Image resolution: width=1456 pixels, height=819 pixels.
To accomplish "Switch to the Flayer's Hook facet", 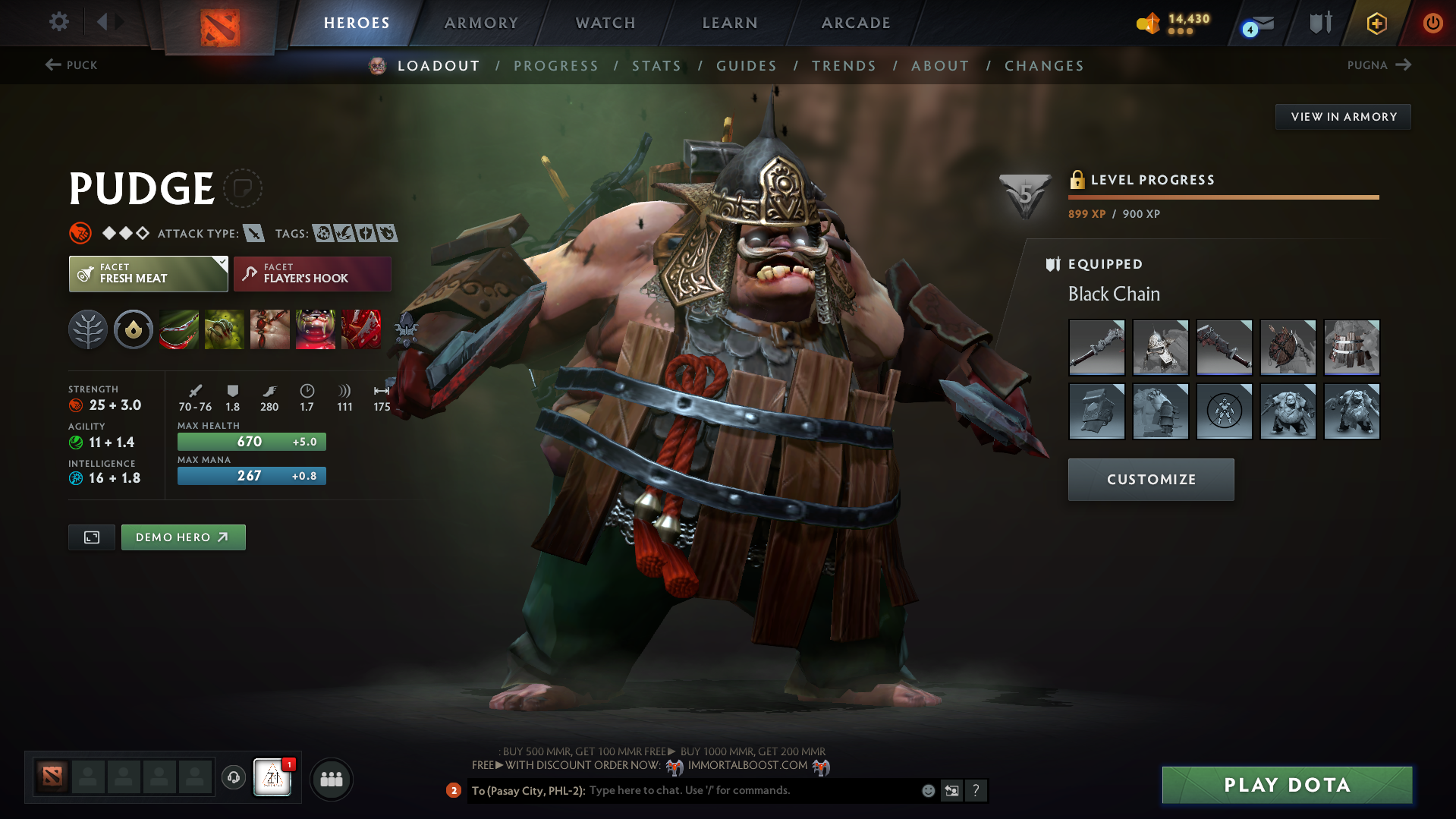I will pyautogui.click(x=312, y=273).
